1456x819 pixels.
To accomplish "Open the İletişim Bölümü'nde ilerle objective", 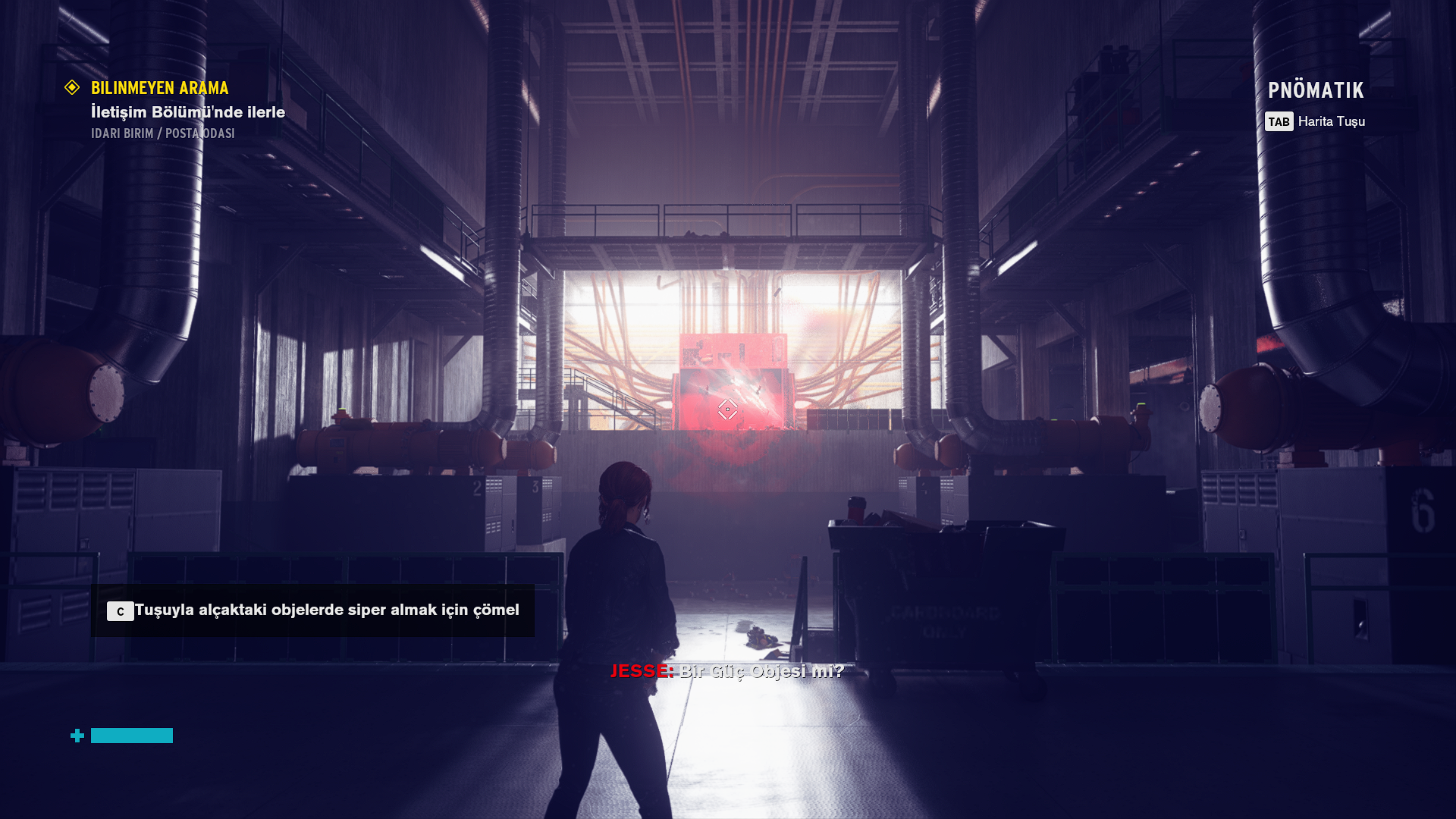I will pyautogui.click(x=187, y=112).
